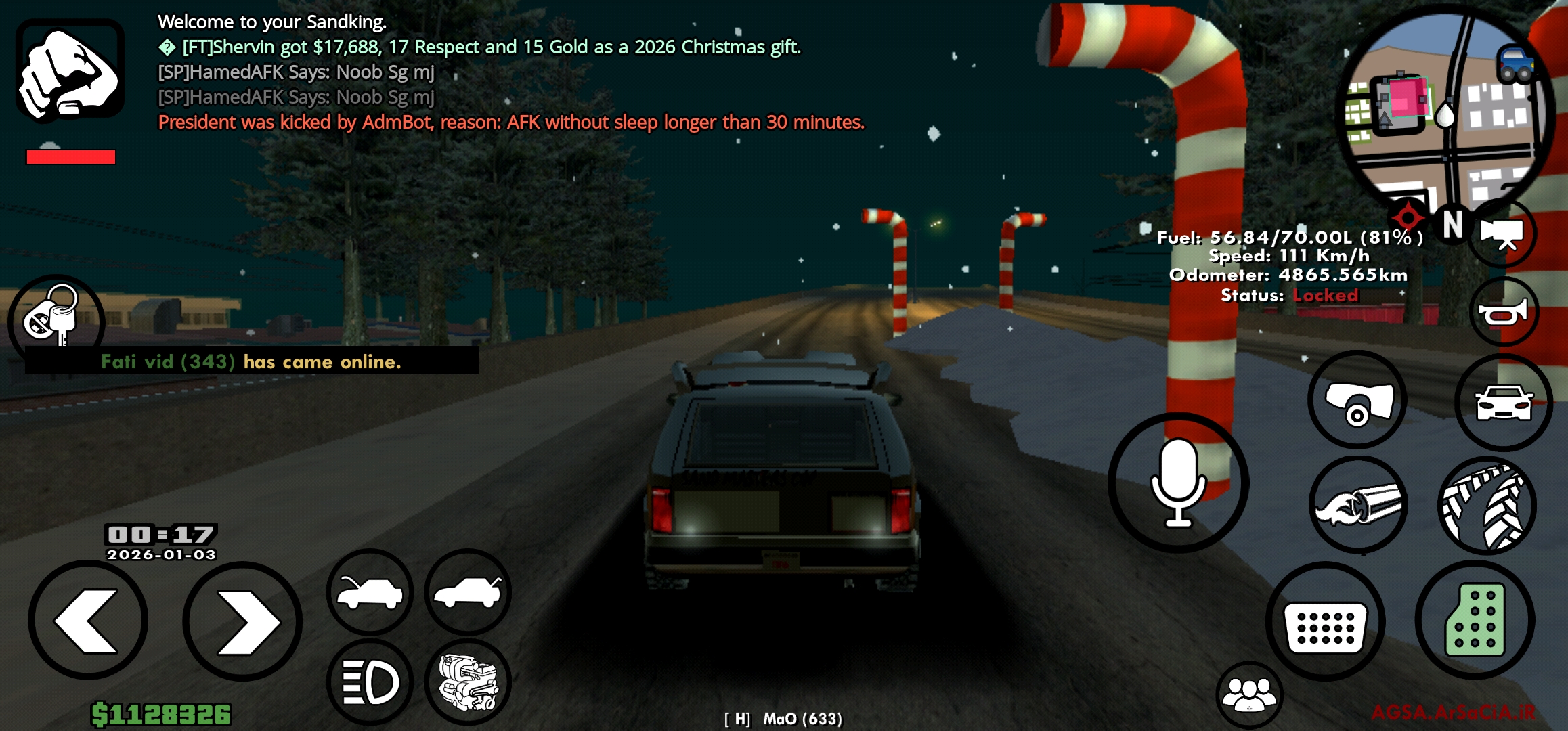Tap the white car icon button

1503,402
